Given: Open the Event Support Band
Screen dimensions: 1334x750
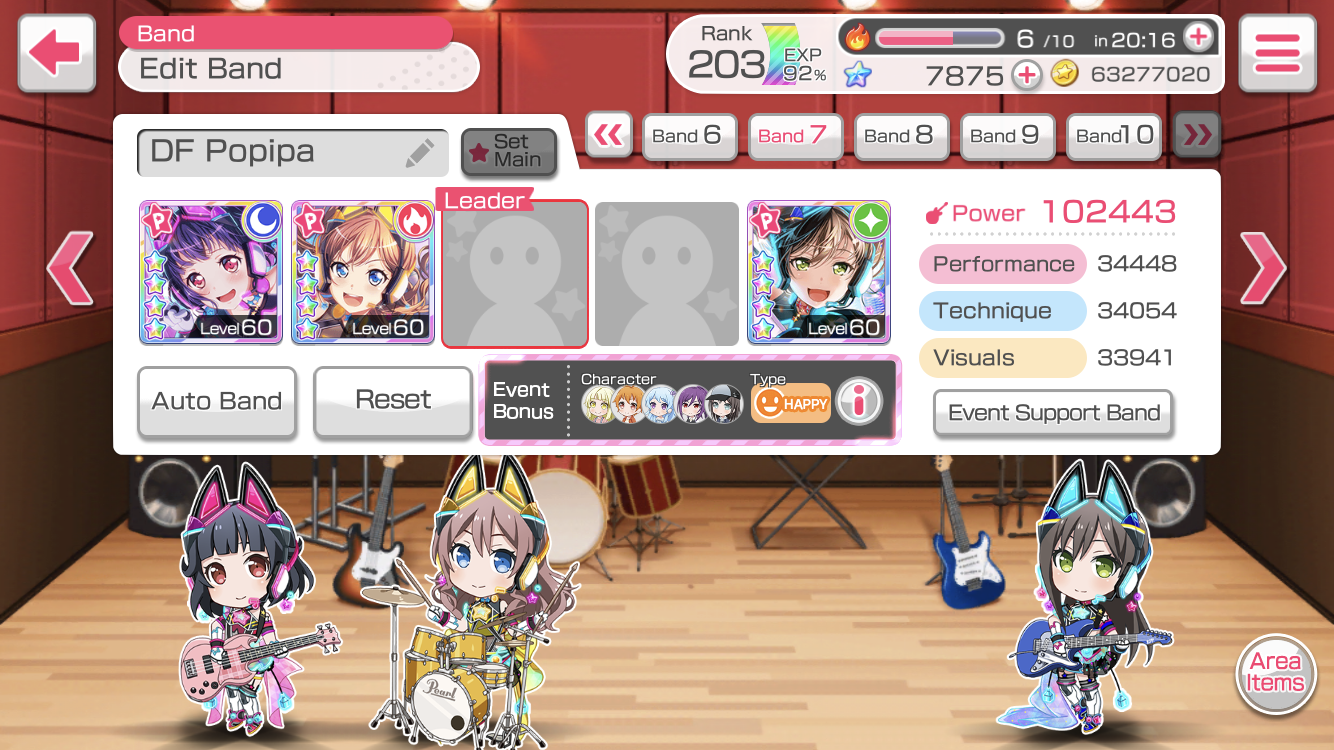Looking at the screenshot, I should (x=1053, y=413).
